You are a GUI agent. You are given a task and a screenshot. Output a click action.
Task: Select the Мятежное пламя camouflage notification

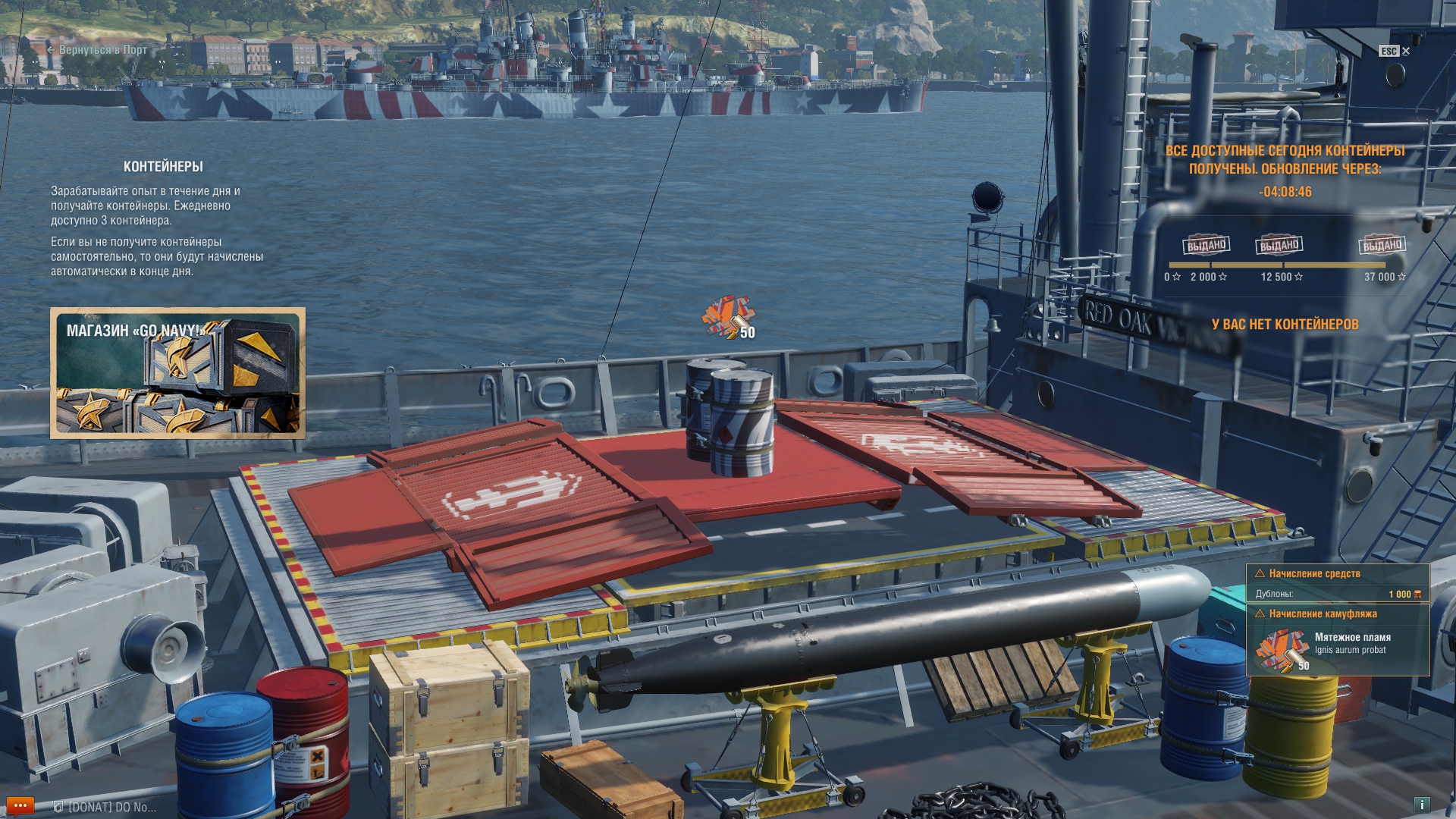(1338, 640)
